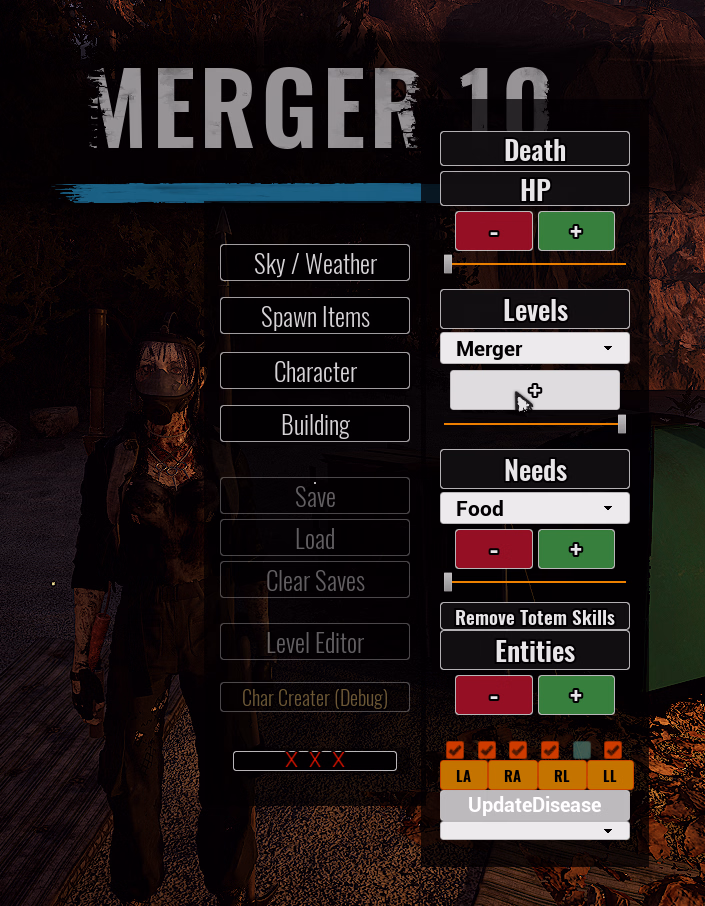Screen dimensions: 705x906
Task: Click the white plus button under Levels
Action: (x=534, y=390)
